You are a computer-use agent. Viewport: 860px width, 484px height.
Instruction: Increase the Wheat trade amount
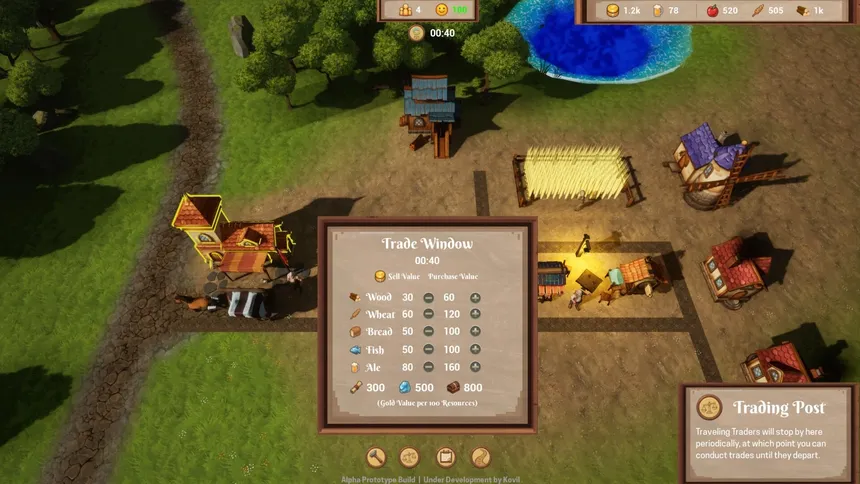pos(475,314)
